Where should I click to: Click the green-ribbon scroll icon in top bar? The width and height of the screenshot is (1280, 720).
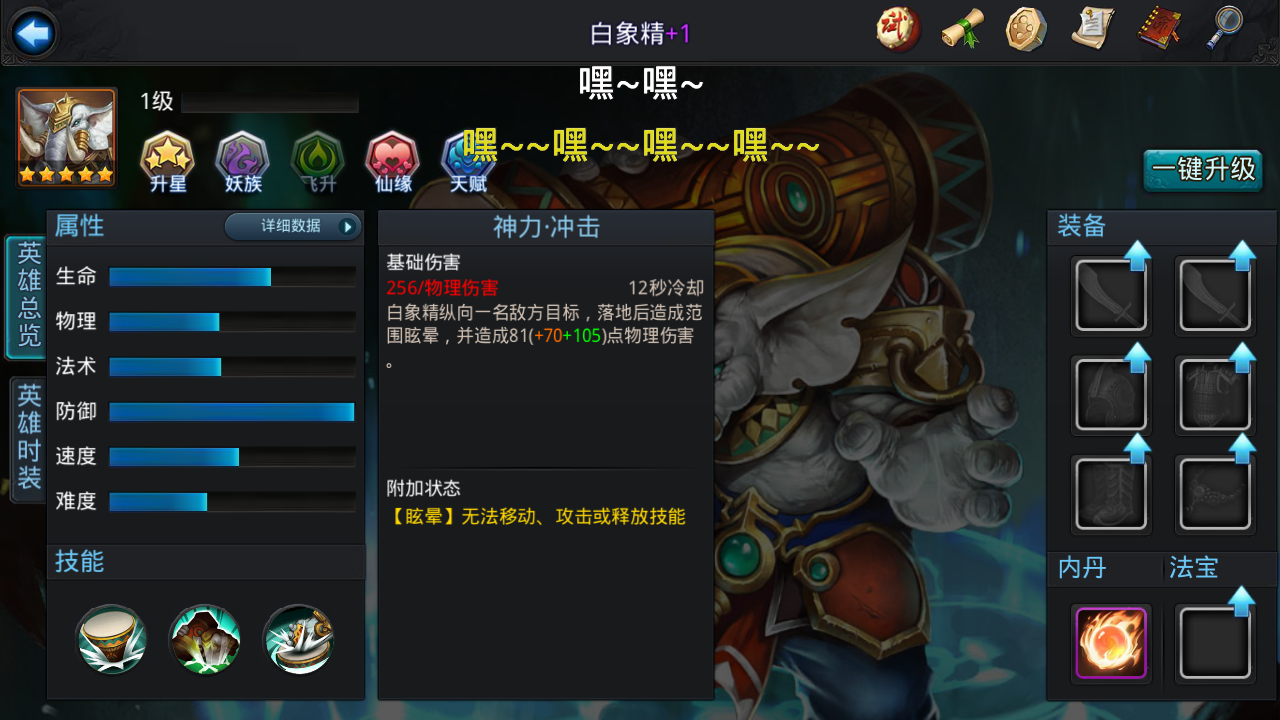pos(961,29)
